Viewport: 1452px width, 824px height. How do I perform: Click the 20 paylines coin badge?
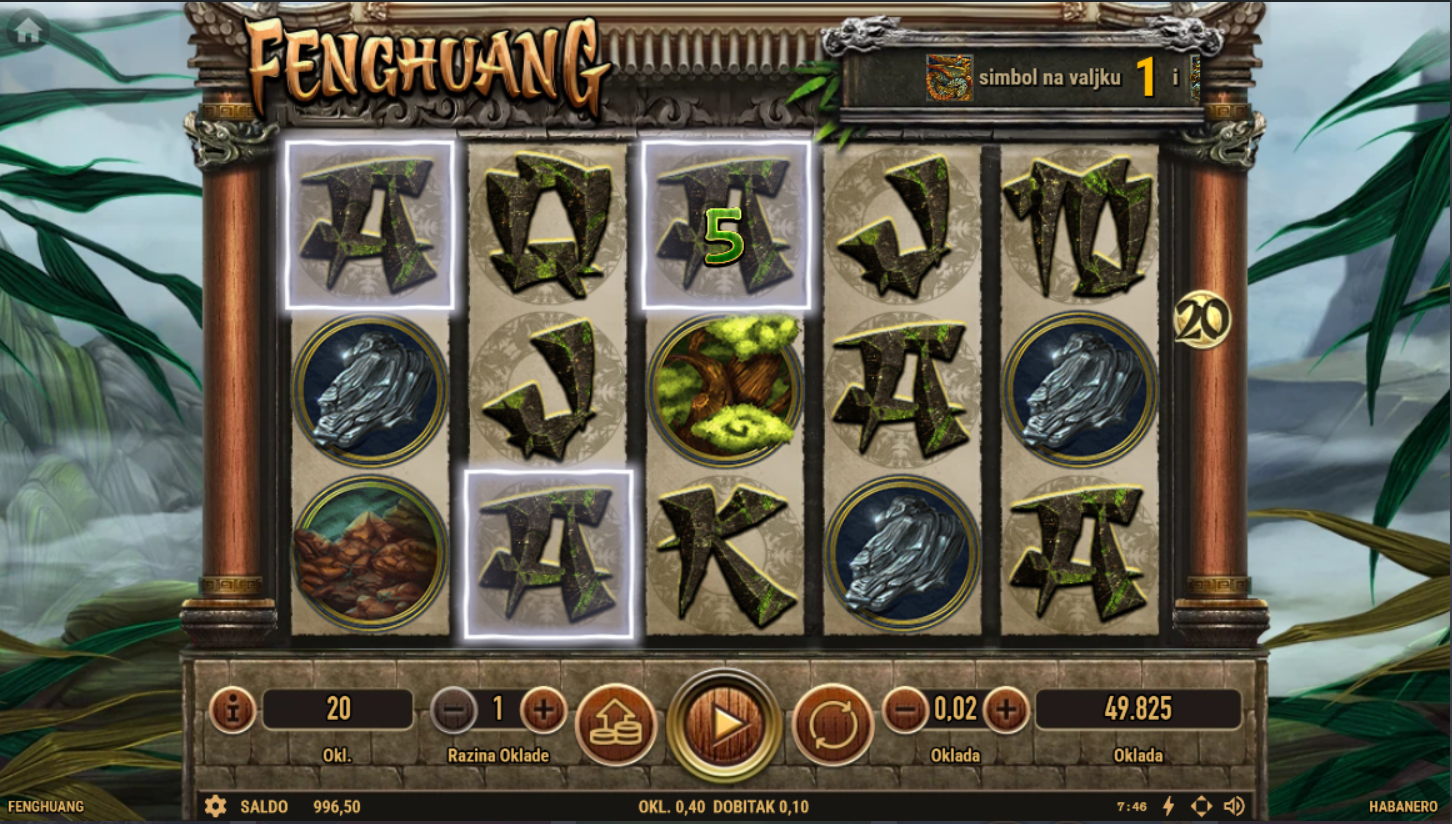[x=1201, y=320]
